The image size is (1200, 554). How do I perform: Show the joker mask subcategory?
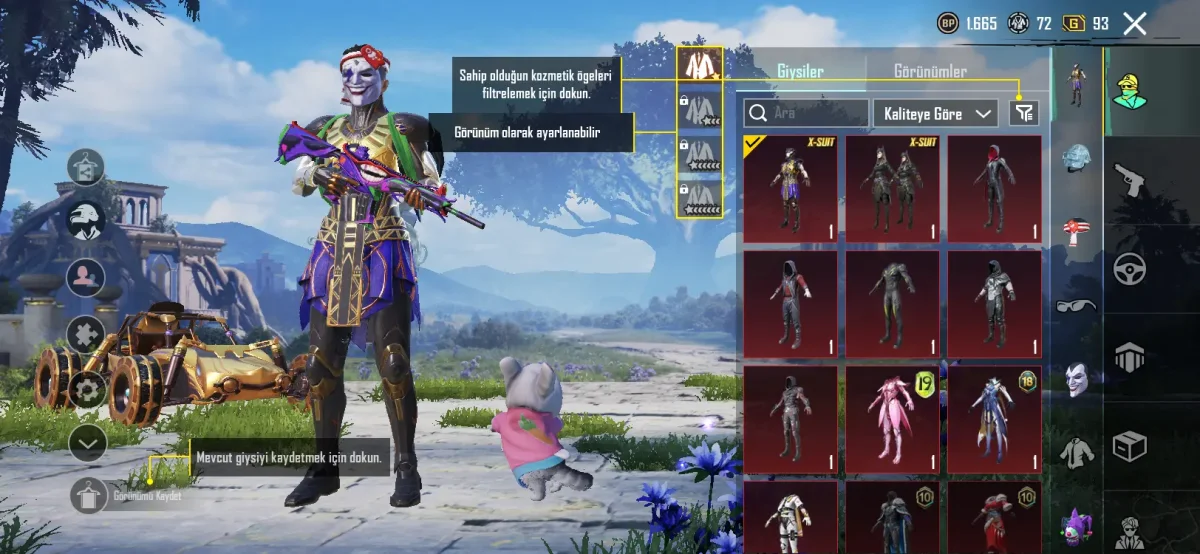(x=1076, y=378)
